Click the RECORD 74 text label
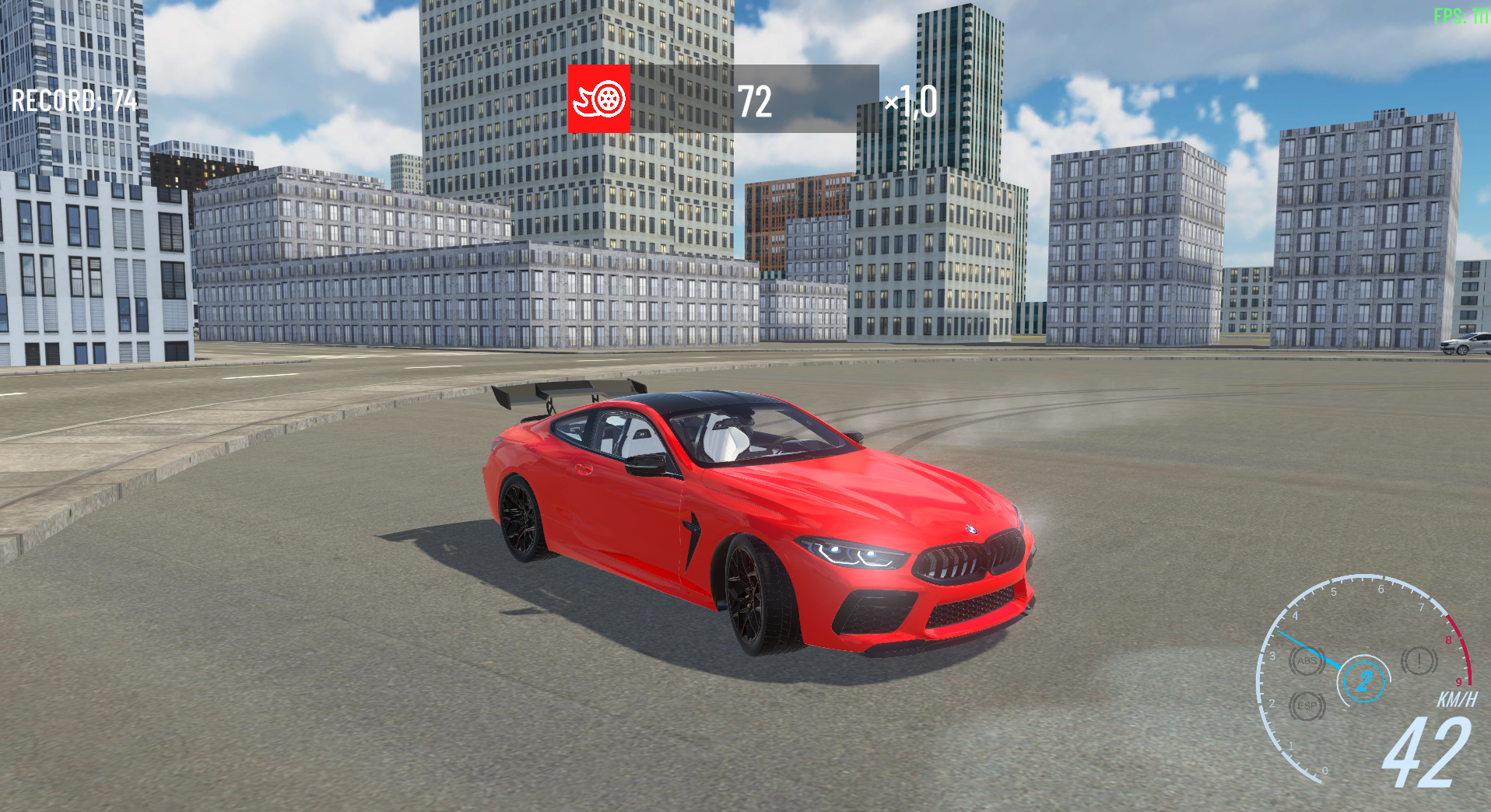Screen dimensions: 1491x812 tap(74, 101)
